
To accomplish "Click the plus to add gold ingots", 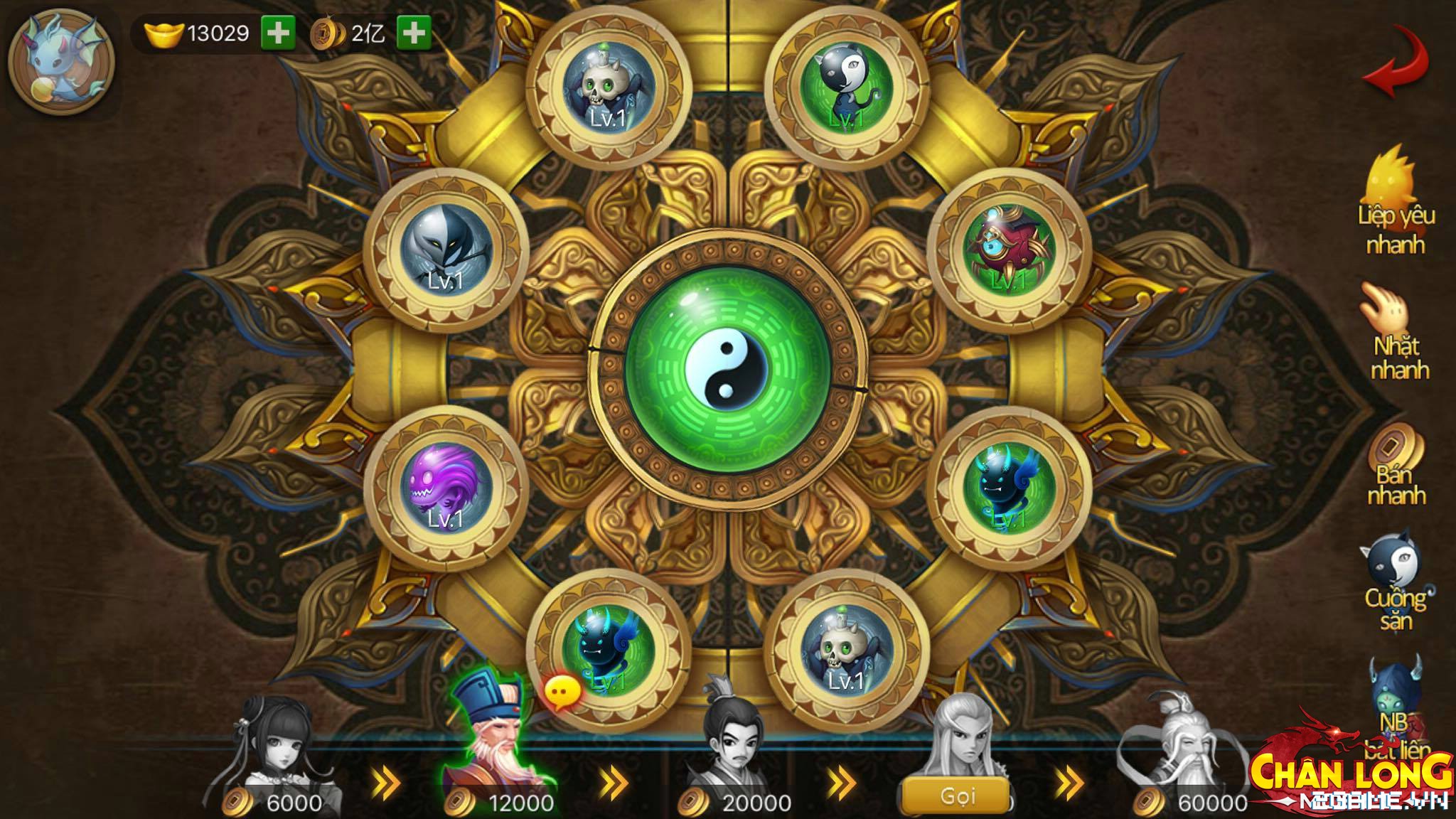I will pyautogui.click(x=279, y=31).
